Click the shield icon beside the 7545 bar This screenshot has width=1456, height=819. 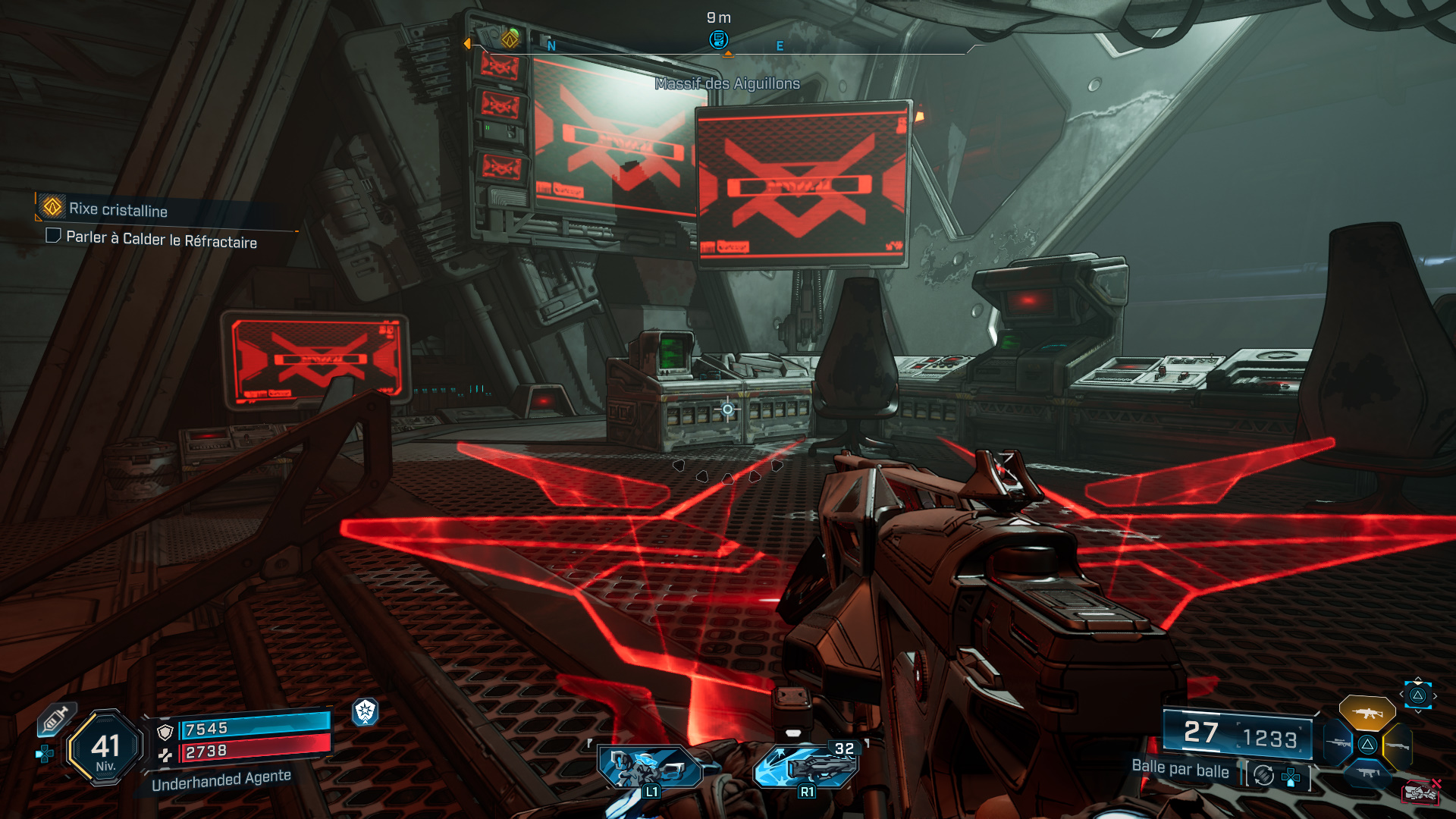pyautogui.click(x=165, y=732)
